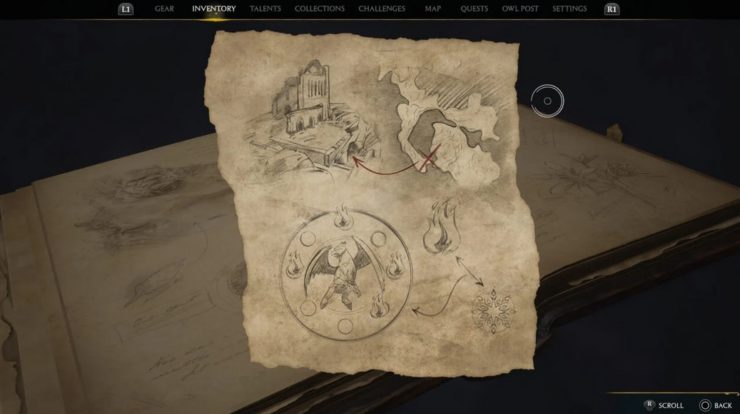Open the Gear tab

pos(164,9)
